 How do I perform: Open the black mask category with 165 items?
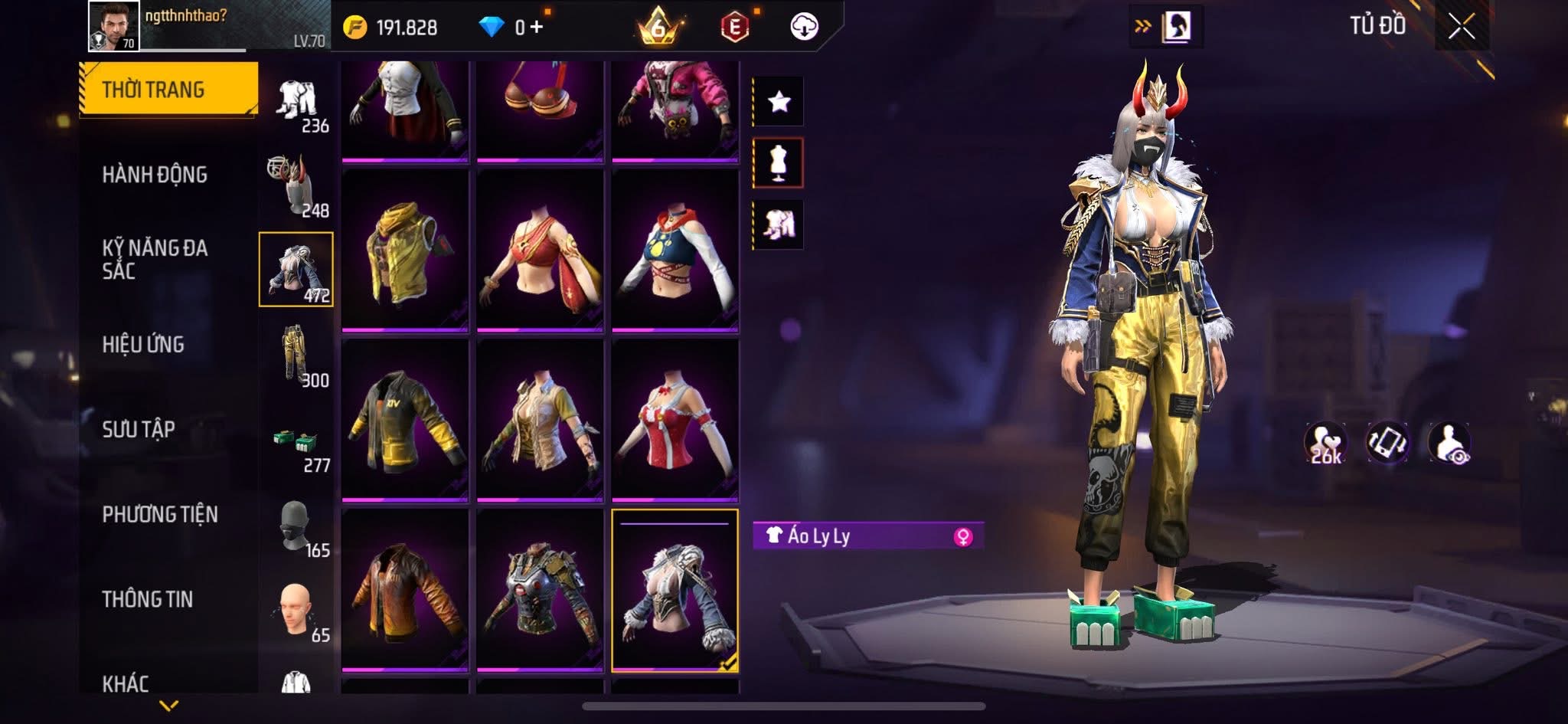click(x=296, y=527)
